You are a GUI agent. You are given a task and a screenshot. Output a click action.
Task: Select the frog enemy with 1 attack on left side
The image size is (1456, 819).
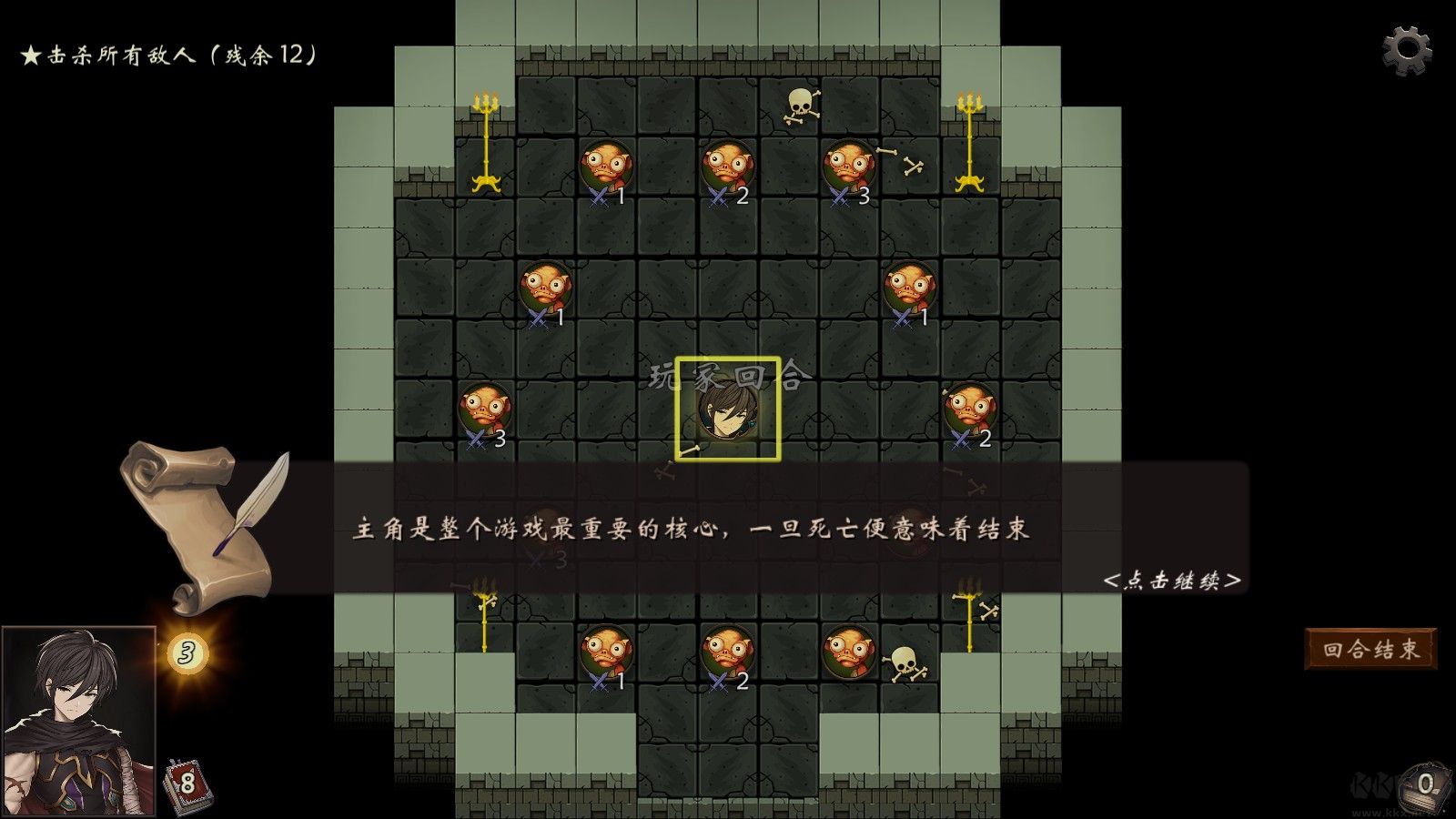click(544, 287)
